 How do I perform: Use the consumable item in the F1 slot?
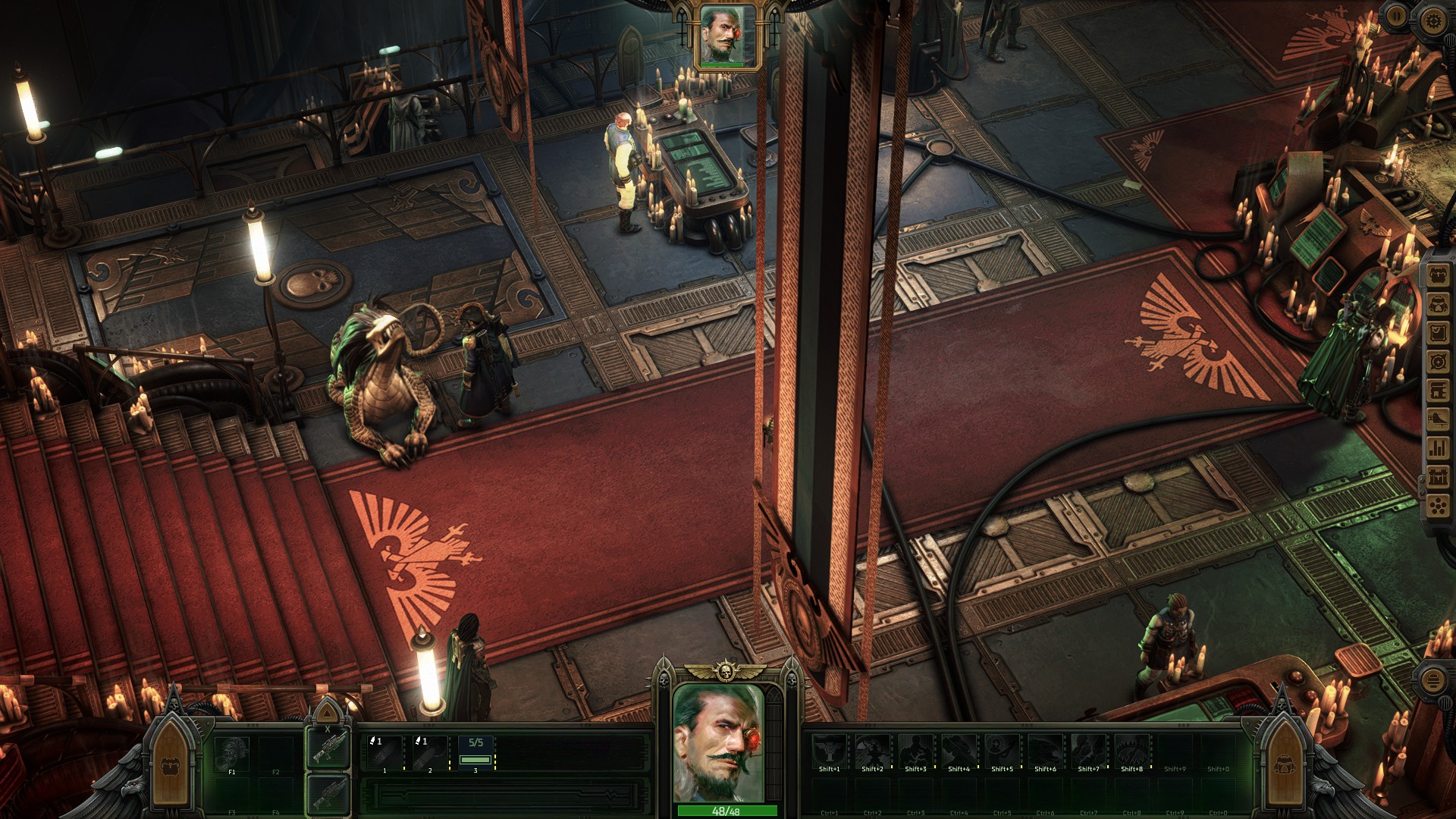[x=232, y=755]
